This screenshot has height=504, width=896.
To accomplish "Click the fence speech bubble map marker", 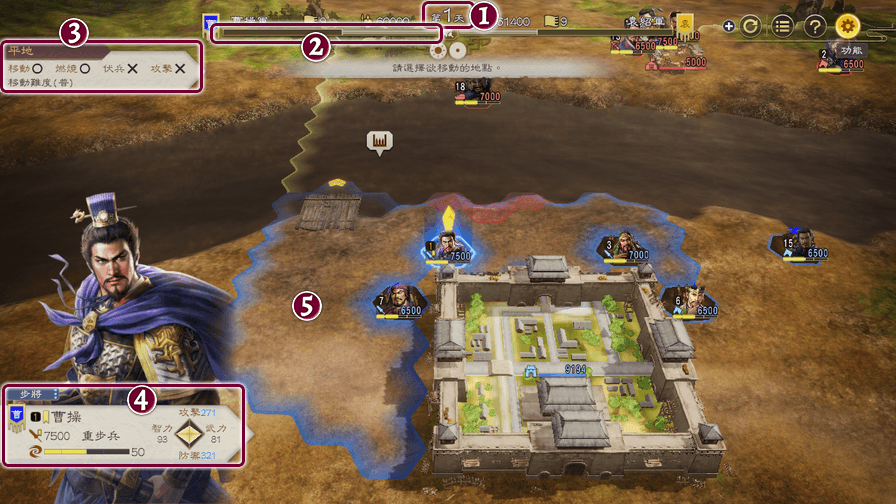I will (x=379, y=143).
